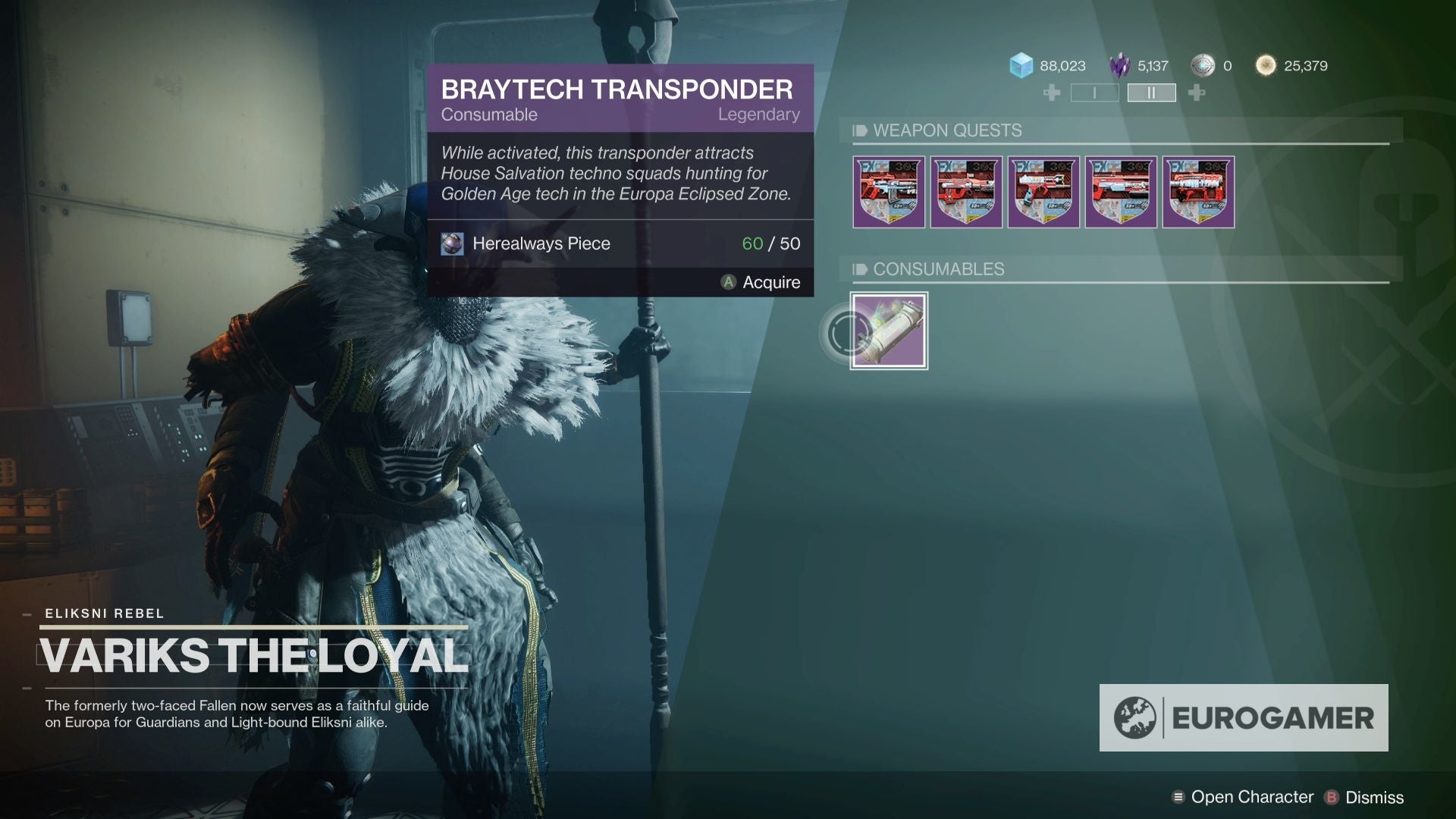Screen dimensions: 1456x819
Task: Click the Herealways Piece cost icon
Action: (x=452, y=244)
